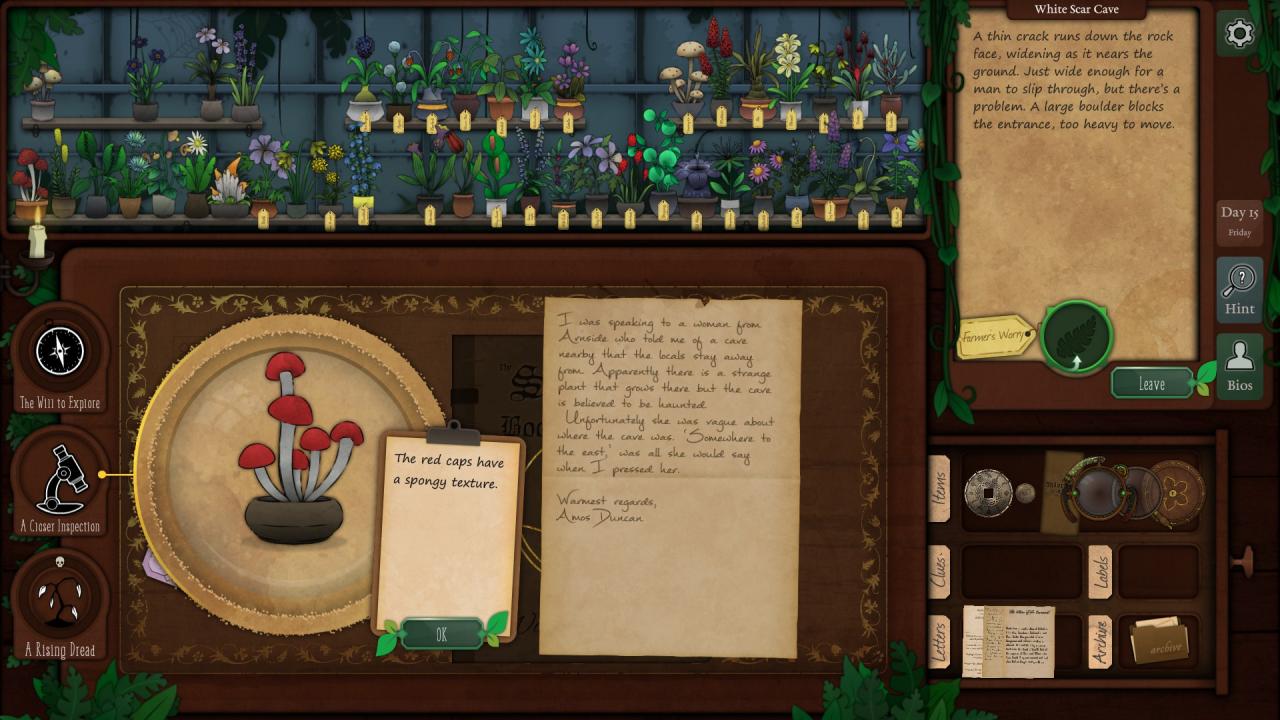Leave White Scar Cave
Screen dimensions: 1280x720
[x=1152, y=384]
